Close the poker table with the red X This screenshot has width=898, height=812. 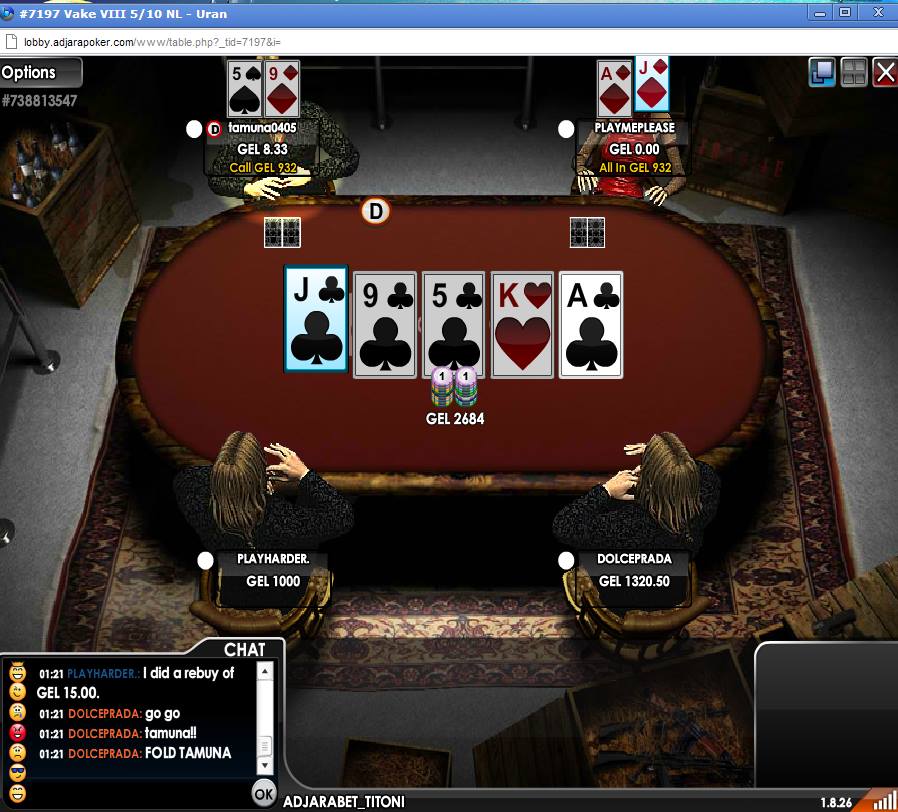click(884, 72)
